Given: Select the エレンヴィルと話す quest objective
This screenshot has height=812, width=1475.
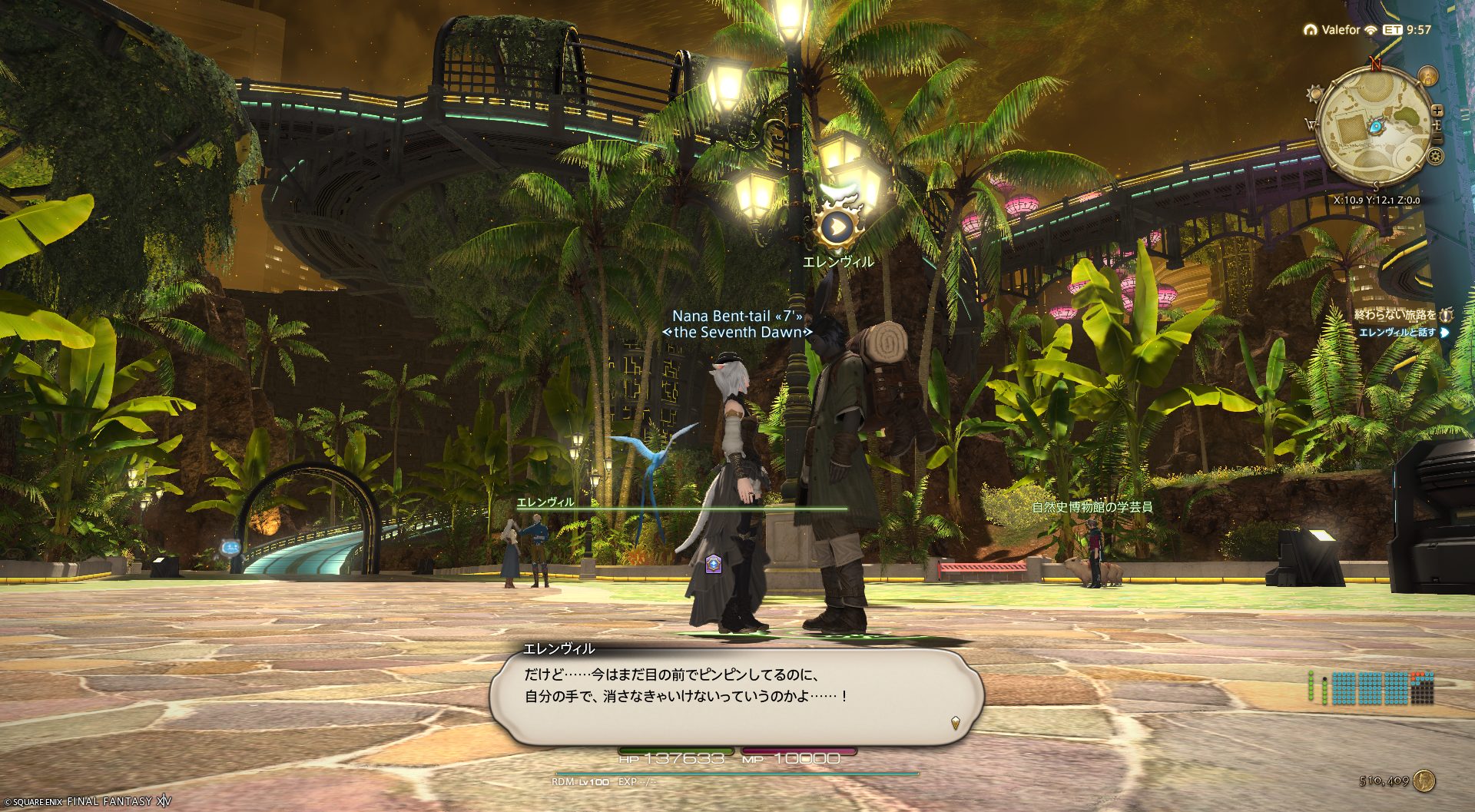Looking at the screenshot, I should pos(1397,333).
